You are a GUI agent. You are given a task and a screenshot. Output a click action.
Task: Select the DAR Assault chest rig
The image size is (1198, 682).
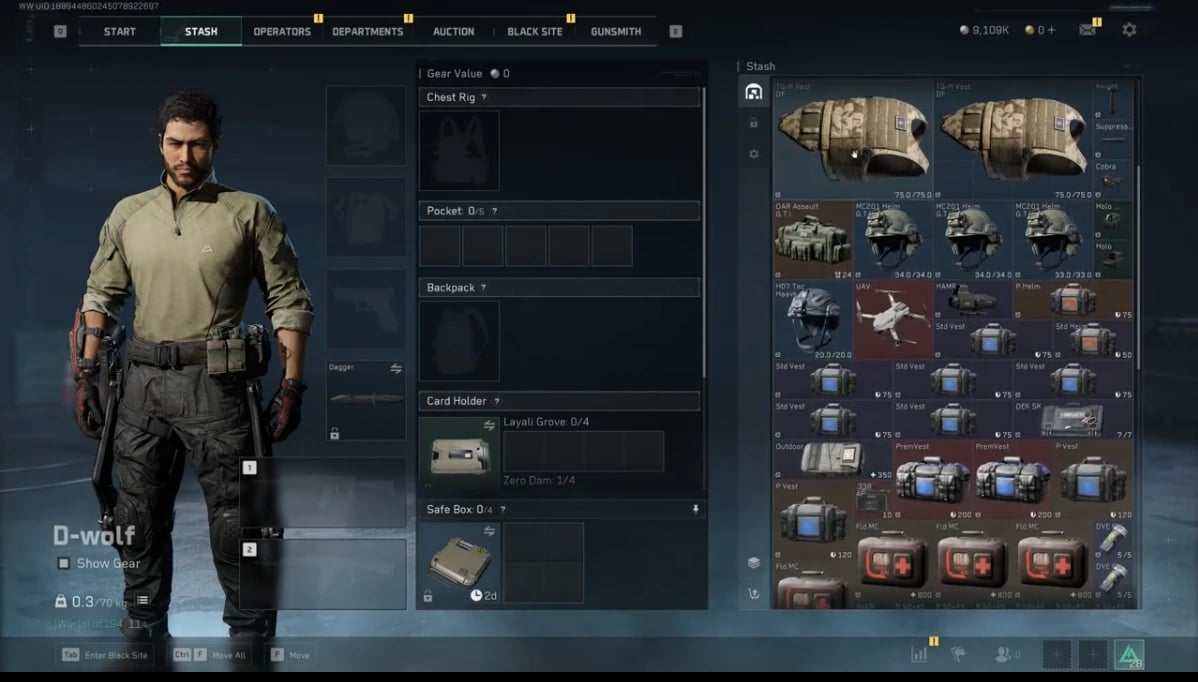[x=812, y=239]
